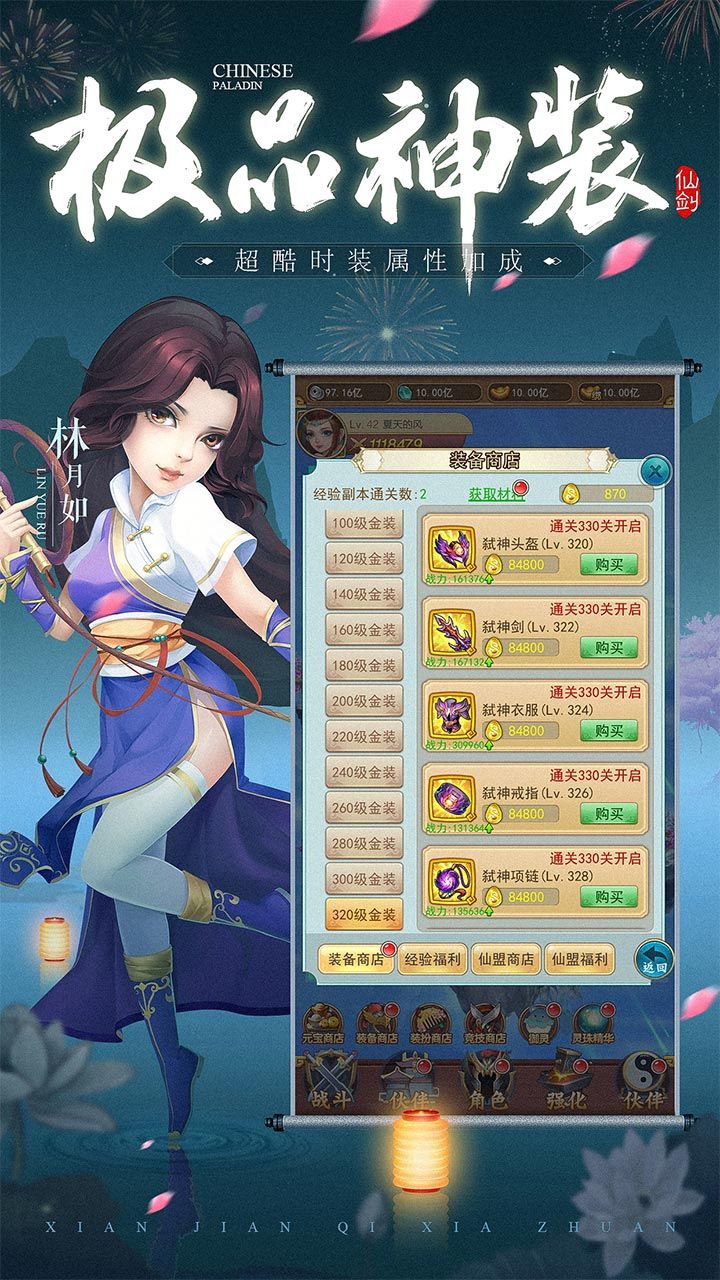Select the 100级金装 category
Screen dimensions: 720x1280
[364, 524]
